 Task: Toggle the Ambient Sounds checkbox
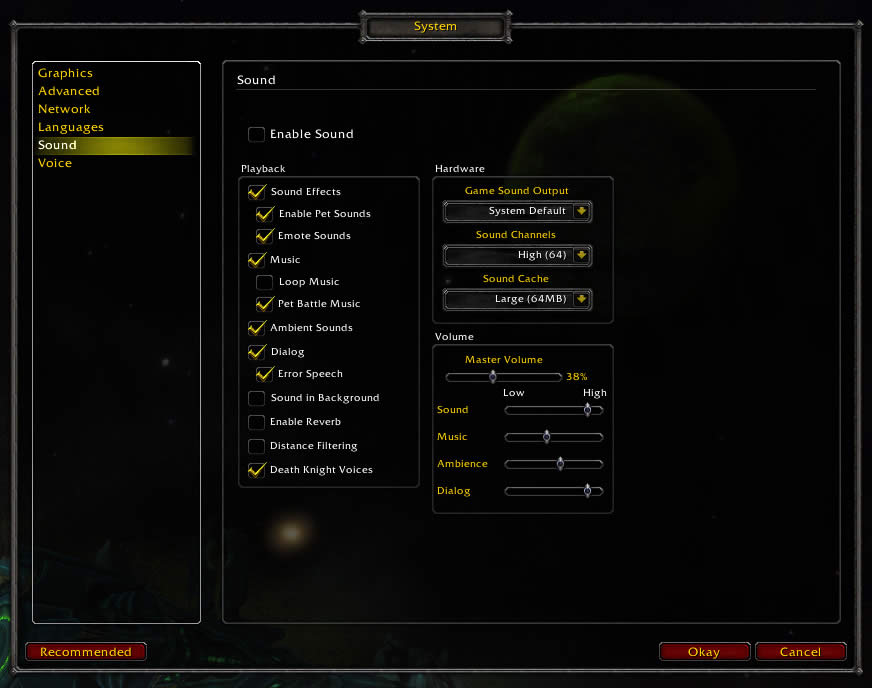point(257,328)
